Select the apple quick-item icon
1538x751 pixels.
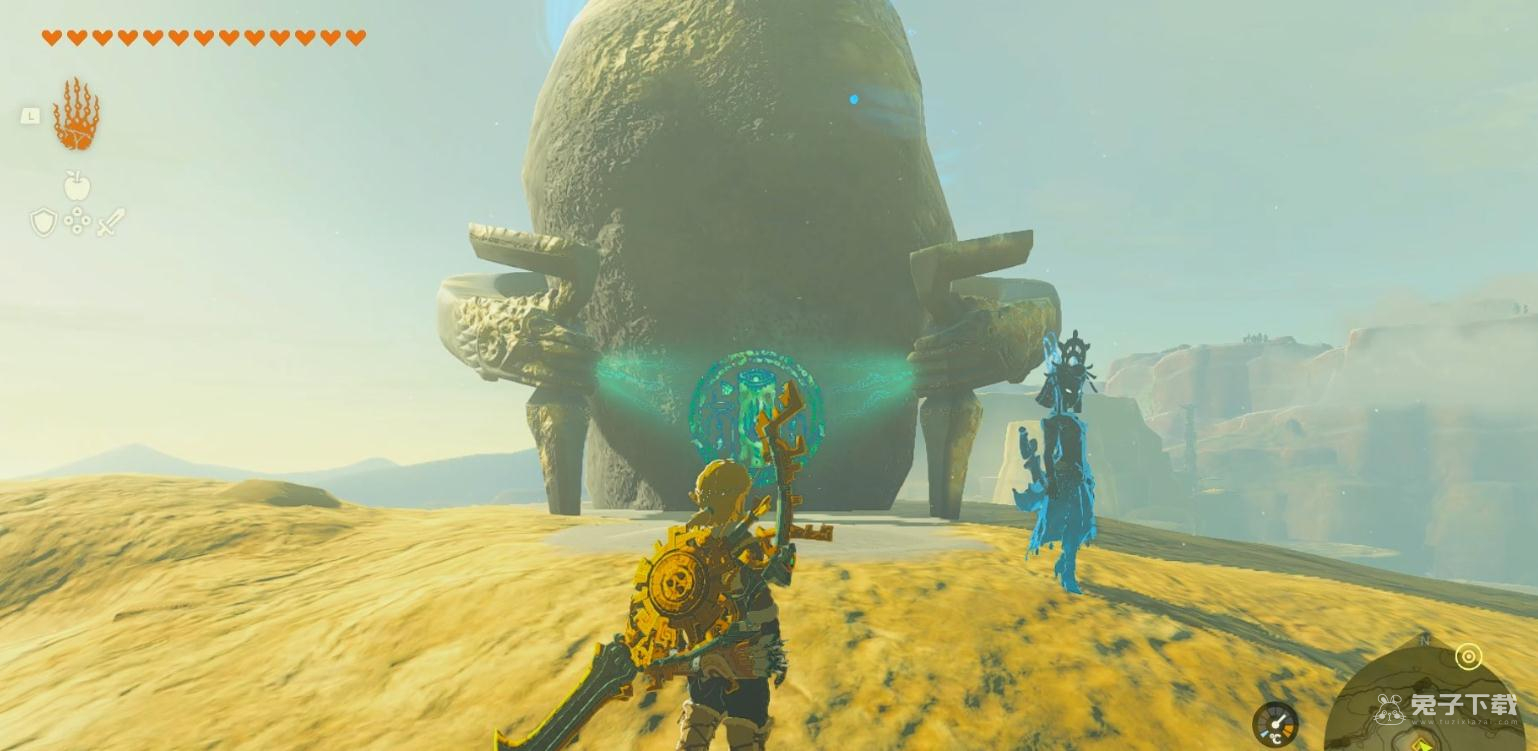click(x=77, y=185)
